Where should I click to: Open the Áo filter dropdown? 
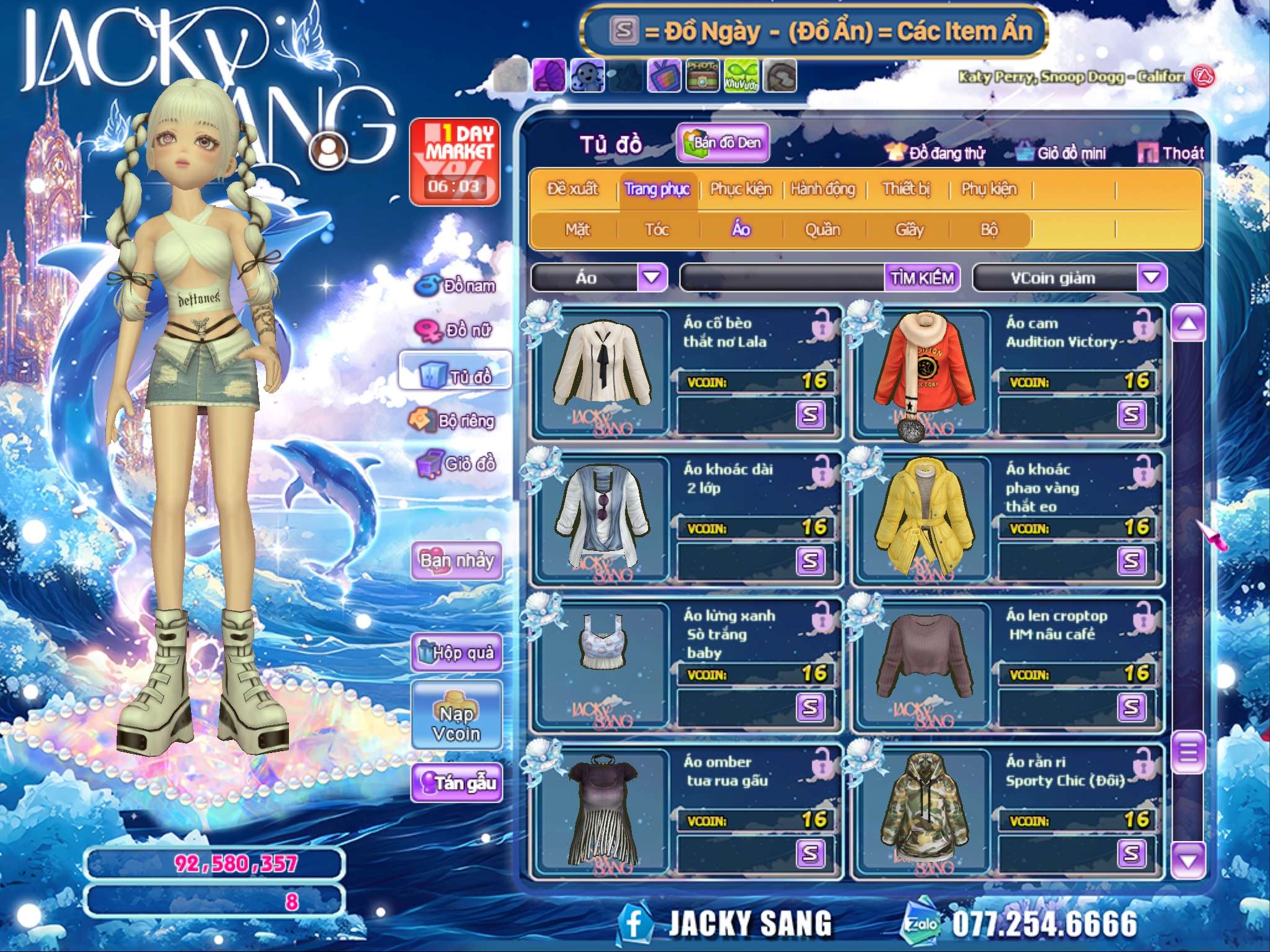tap(652, 278)
